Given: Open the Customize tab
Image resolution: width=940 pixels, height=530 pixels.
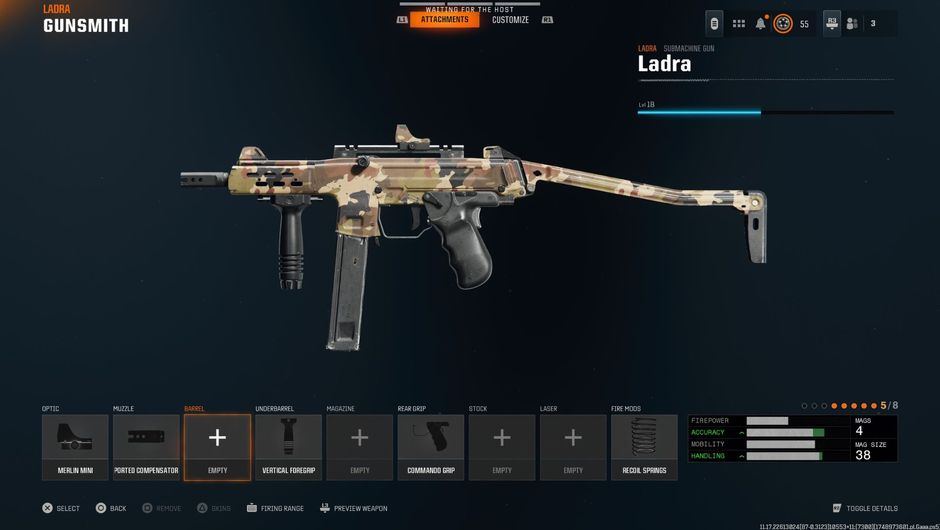Looking at the screenshot, I should click(510, 20).
